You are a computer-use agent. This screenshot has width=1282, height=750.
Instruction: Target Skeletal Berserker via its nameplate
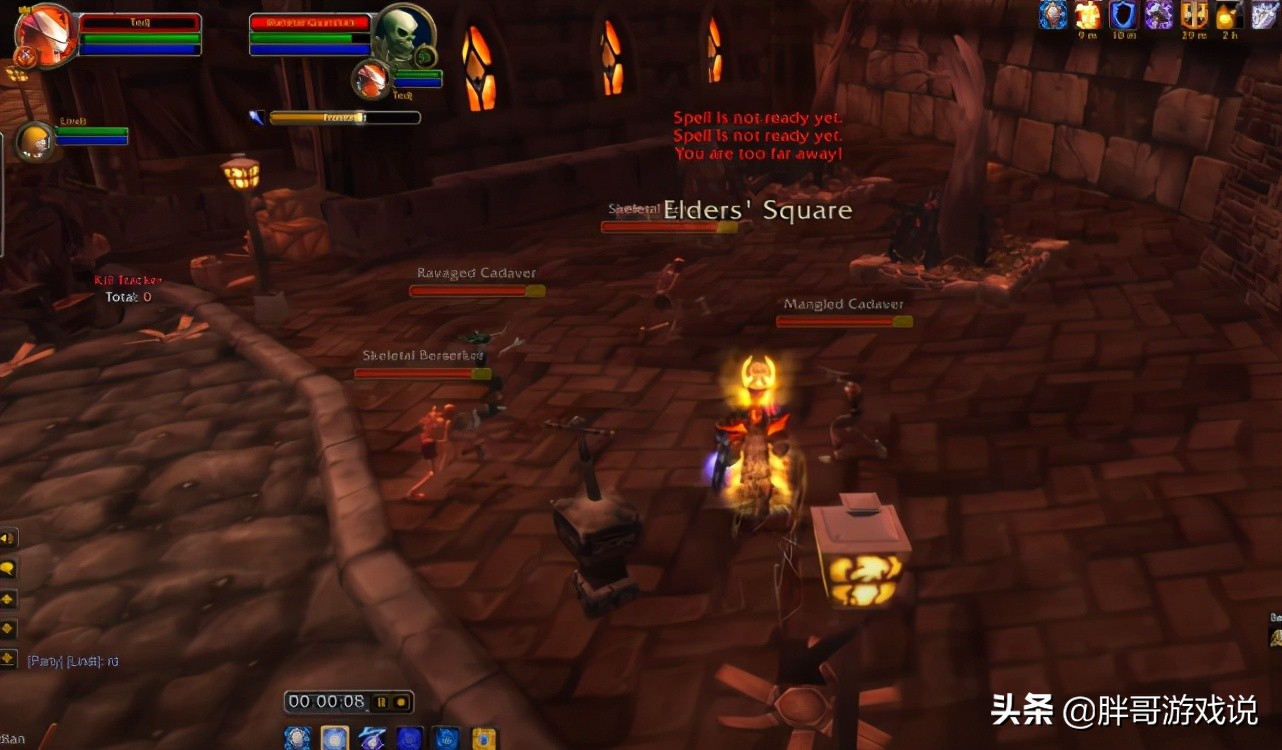[x=422, y=373]
